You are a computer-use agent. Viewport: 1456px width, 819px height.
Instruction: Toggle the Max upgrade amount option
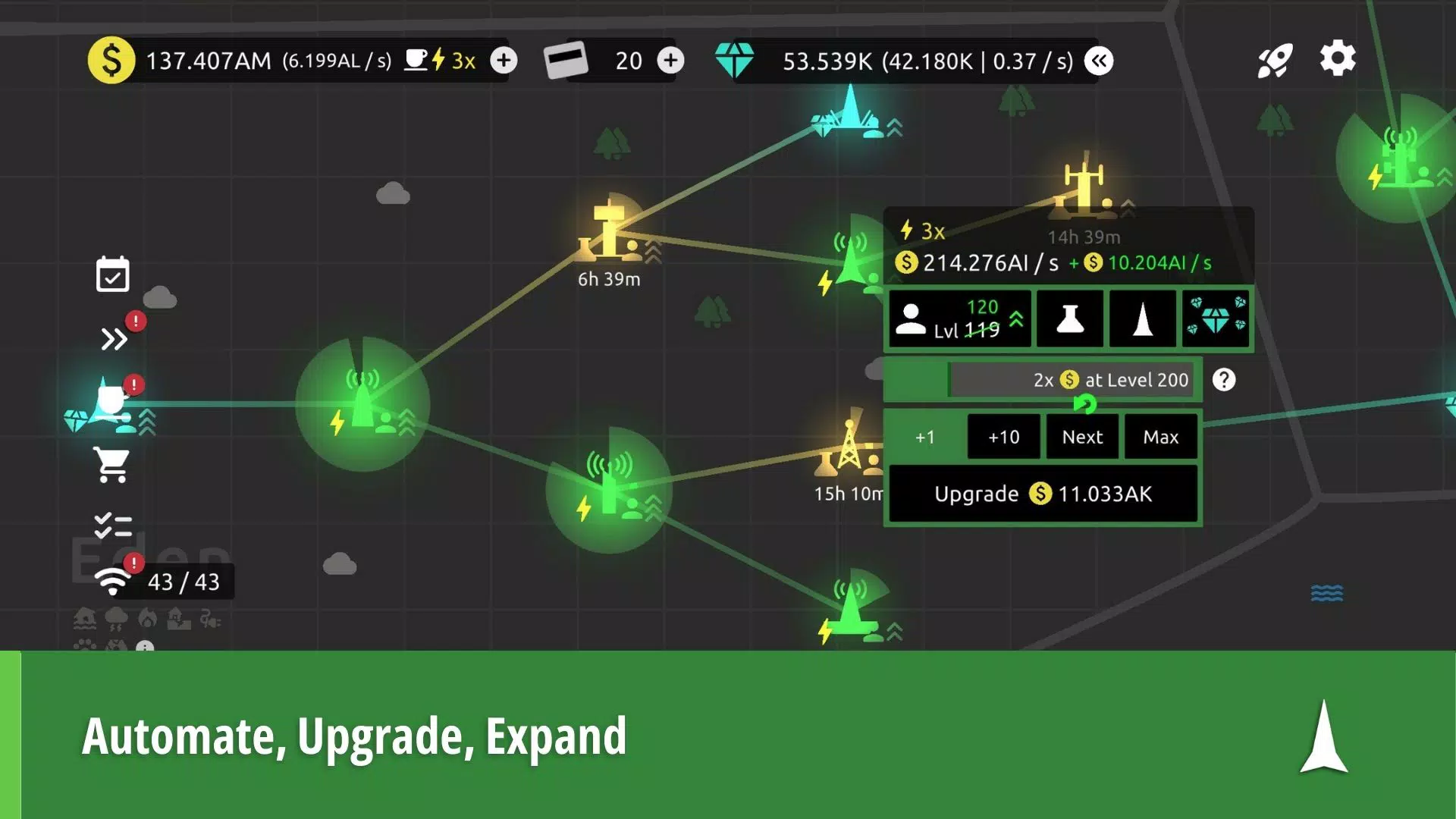[x=1161, y=437]
